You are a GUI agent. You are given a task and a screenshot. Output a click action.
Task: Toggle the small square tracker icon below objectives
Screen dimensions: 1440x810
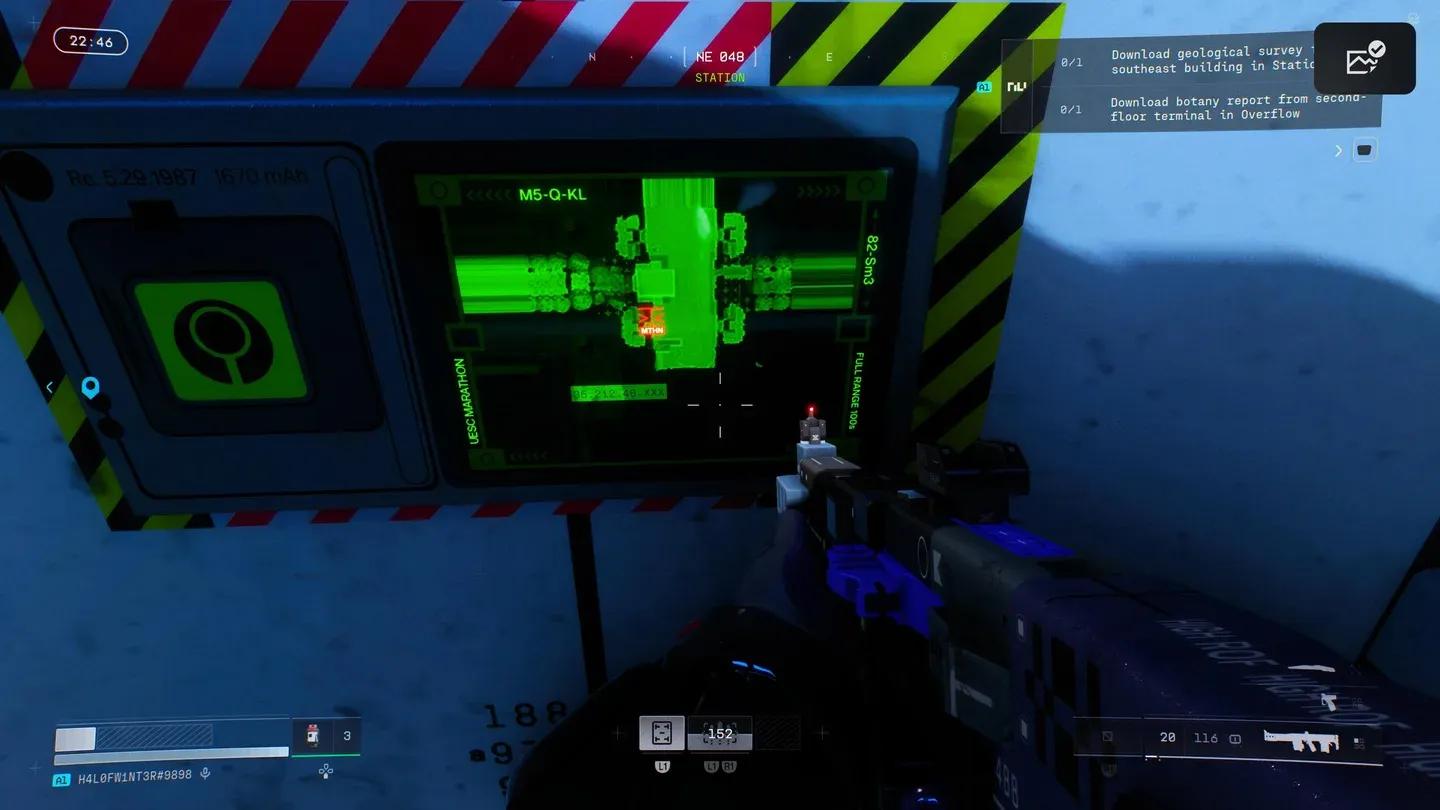coord(1364,149)
